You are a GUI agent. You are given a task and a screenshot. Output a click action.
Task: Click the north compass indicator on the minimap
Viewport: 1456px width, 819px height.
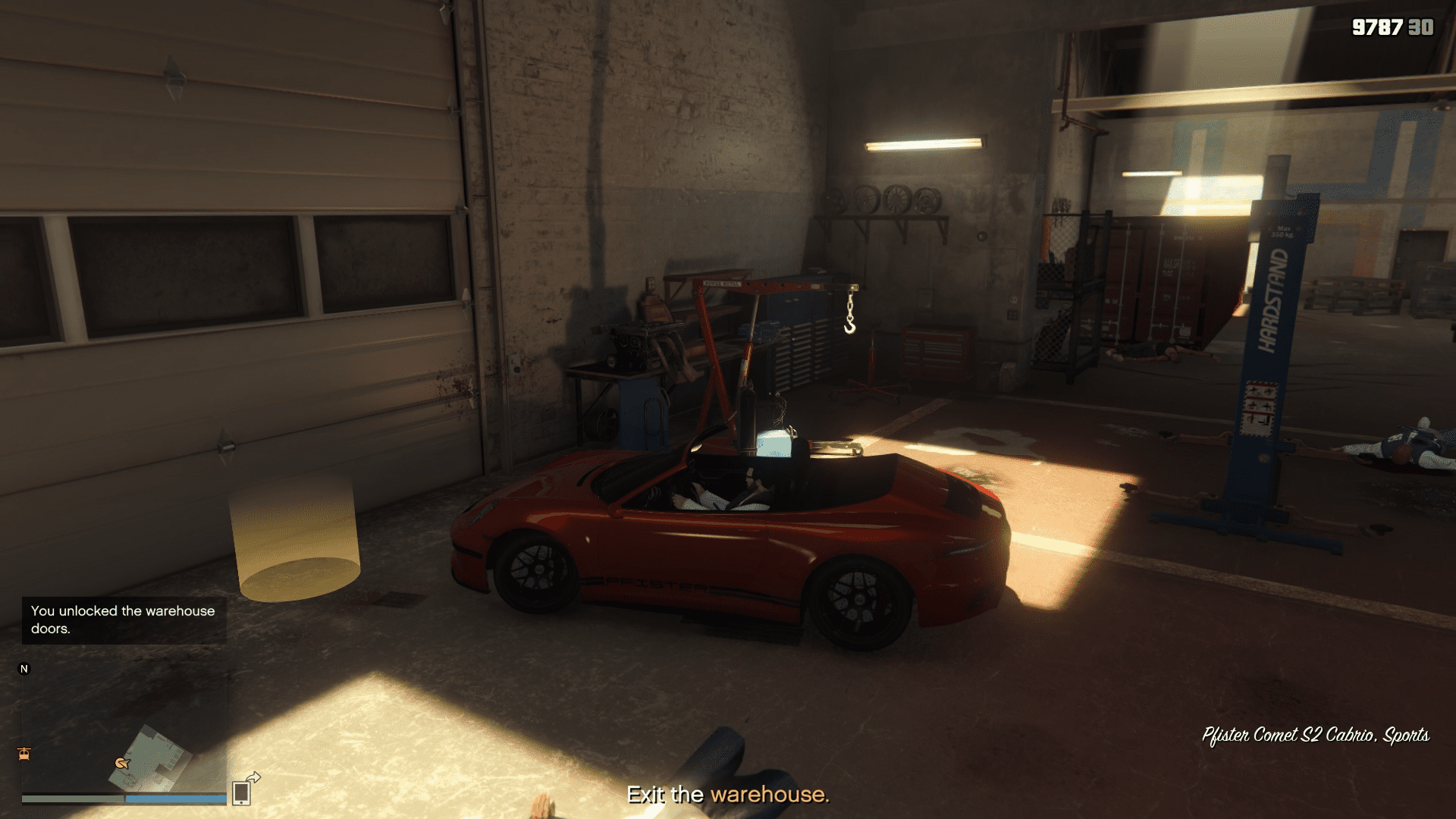(x=24, y=668)
